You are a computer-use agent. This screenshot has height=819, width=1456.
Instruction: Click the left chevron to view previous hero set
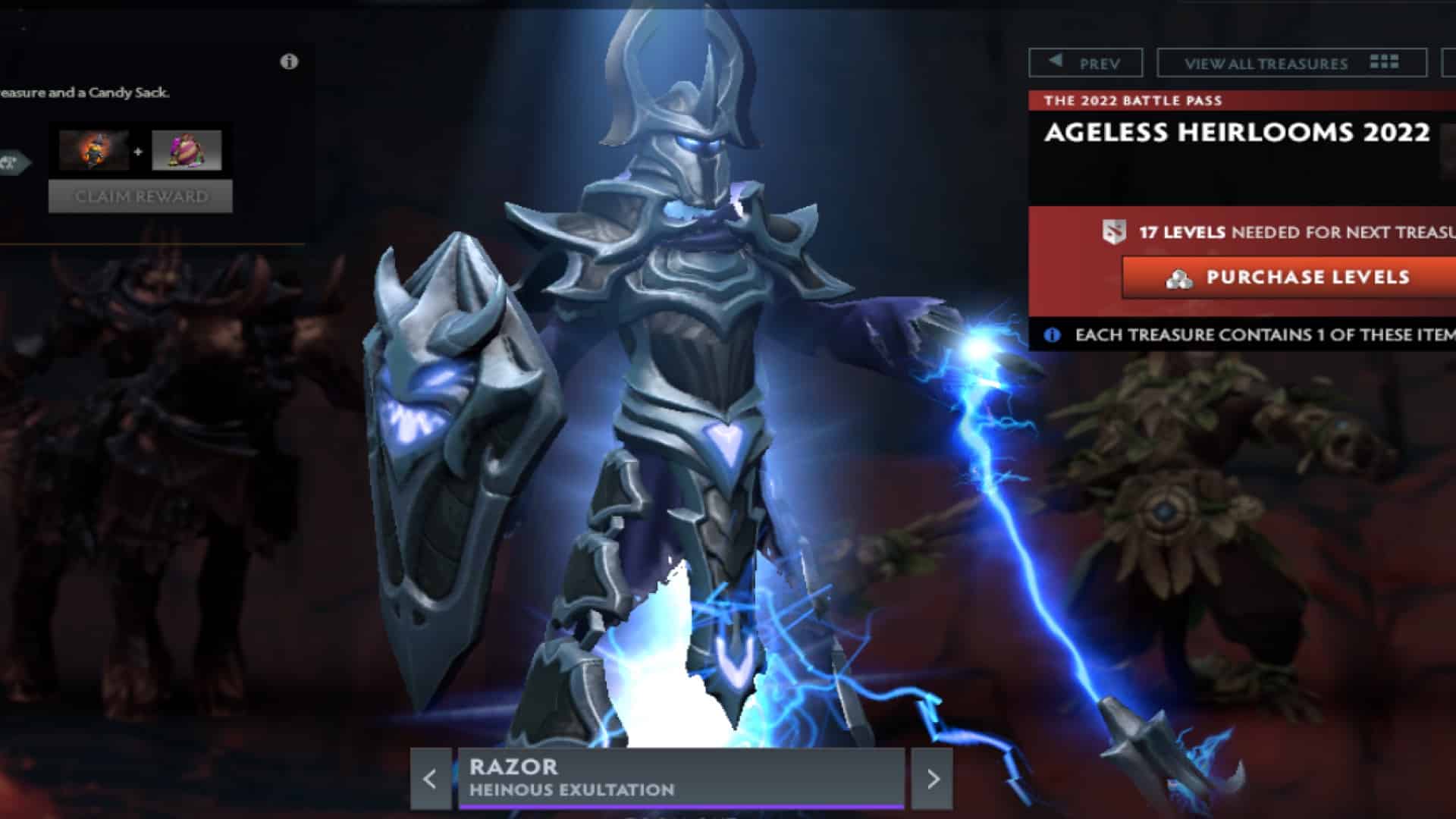431,779
